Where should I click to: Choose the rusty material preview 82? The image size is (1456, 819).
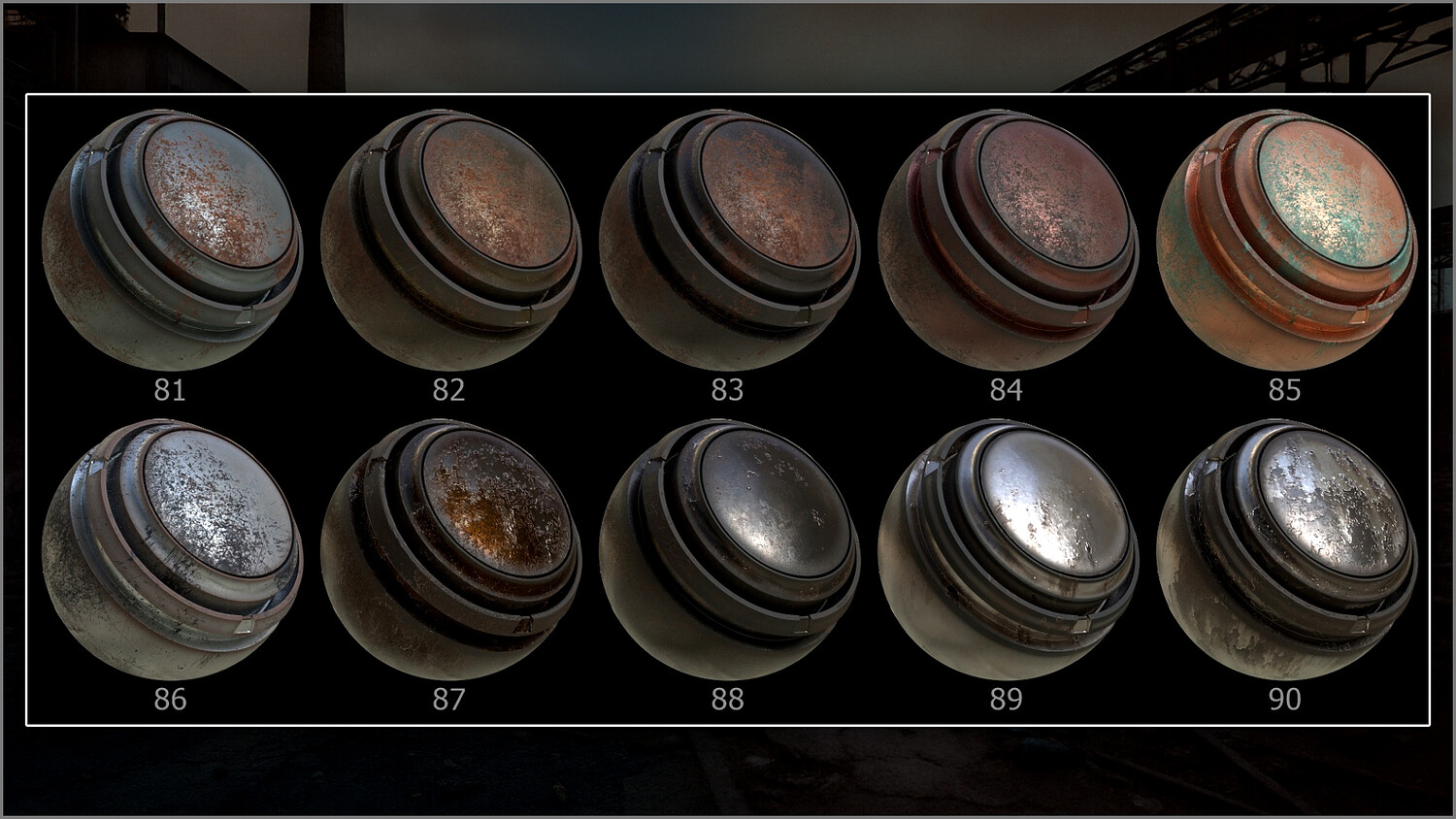(x=450, y=240)
